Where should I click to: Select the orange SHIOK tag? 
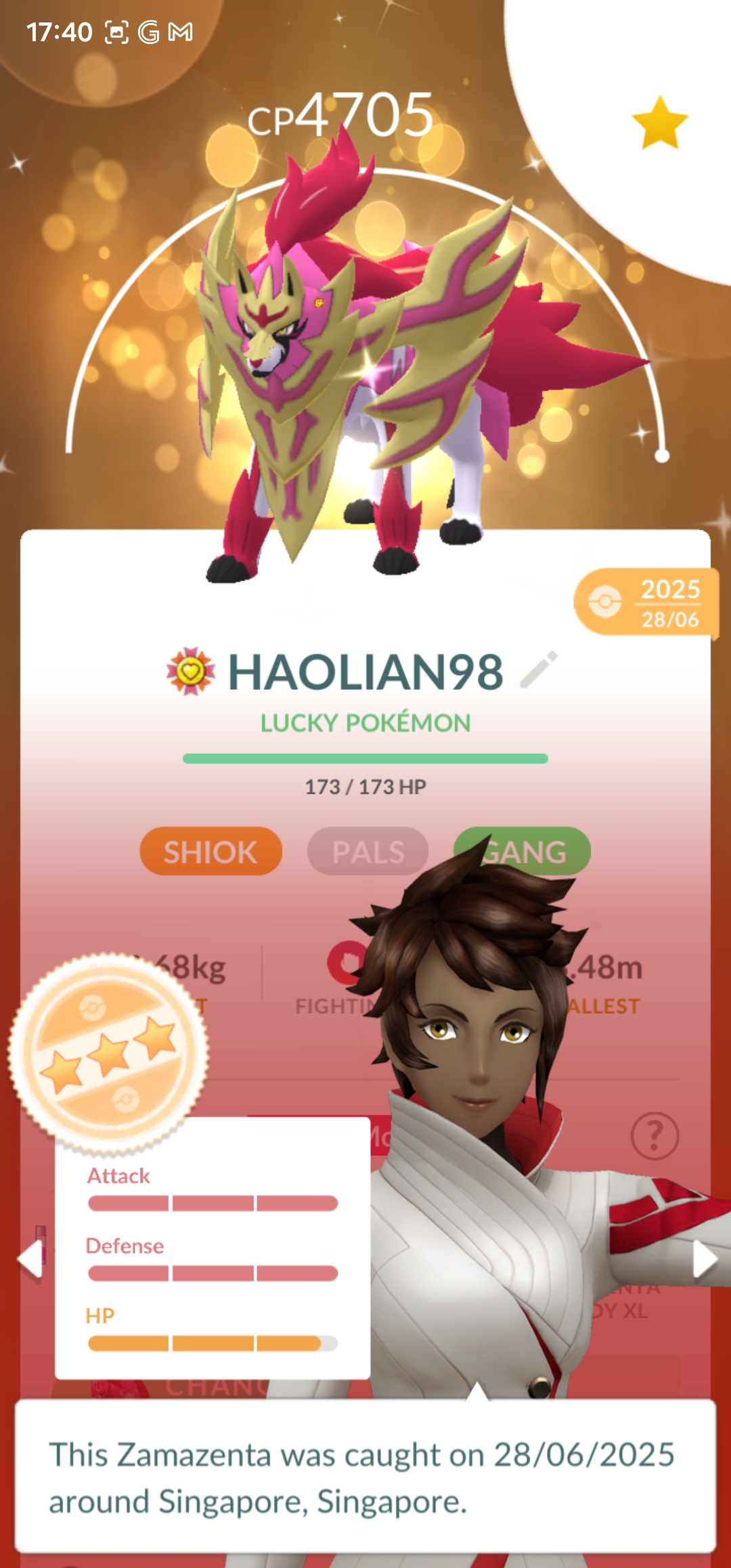click(x=211, y=851)
